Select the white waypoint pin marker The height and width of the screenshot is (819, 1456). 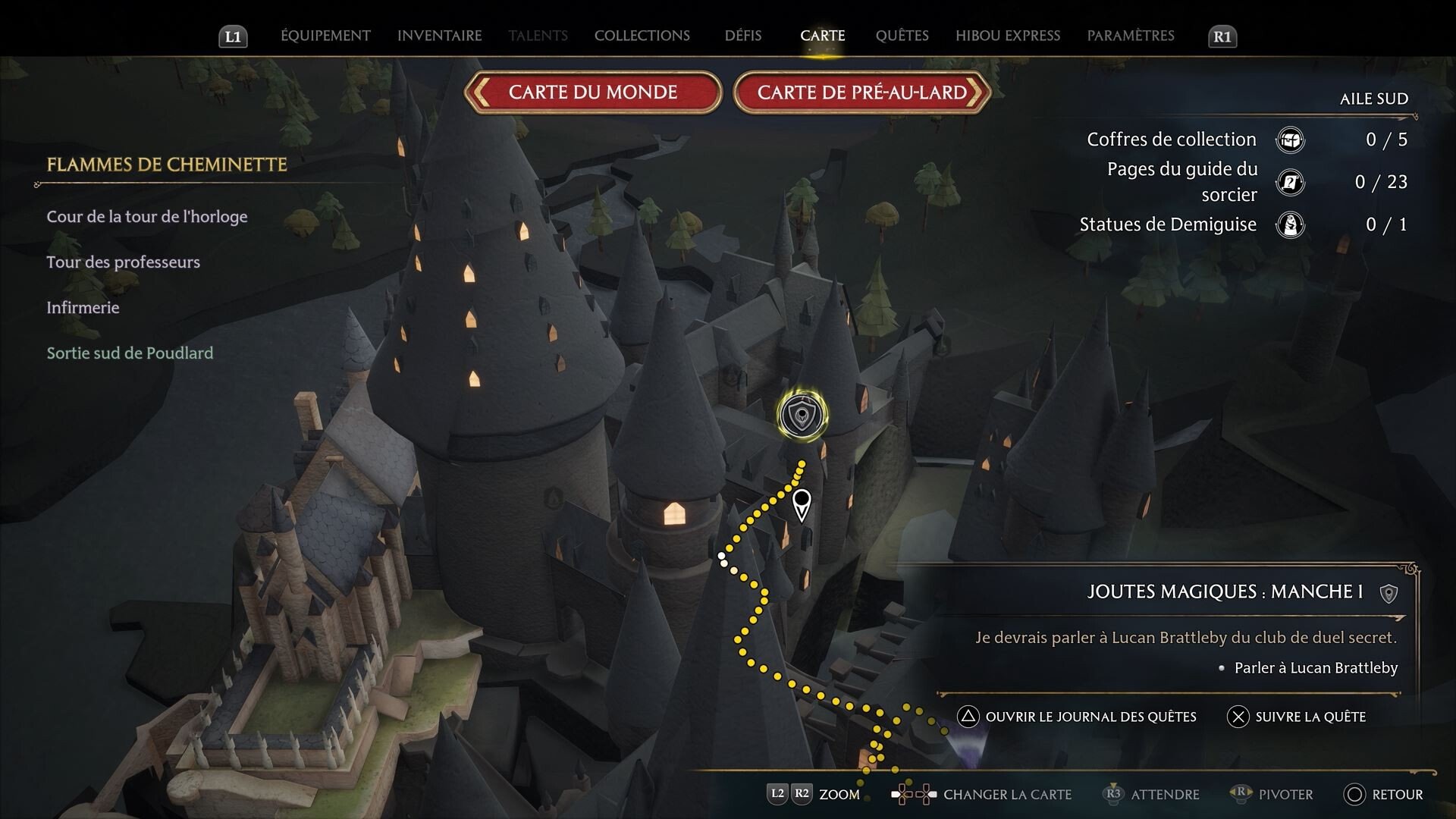coord(801,504)
